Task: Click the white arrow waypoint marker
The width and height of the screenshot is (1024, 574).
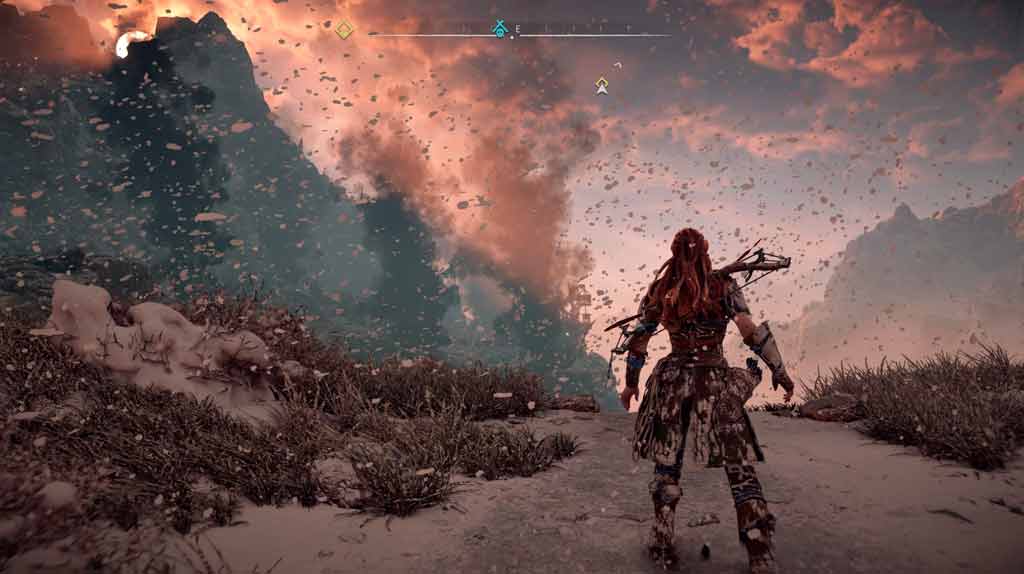Action: pyautogui.click(x=602, y=87)
